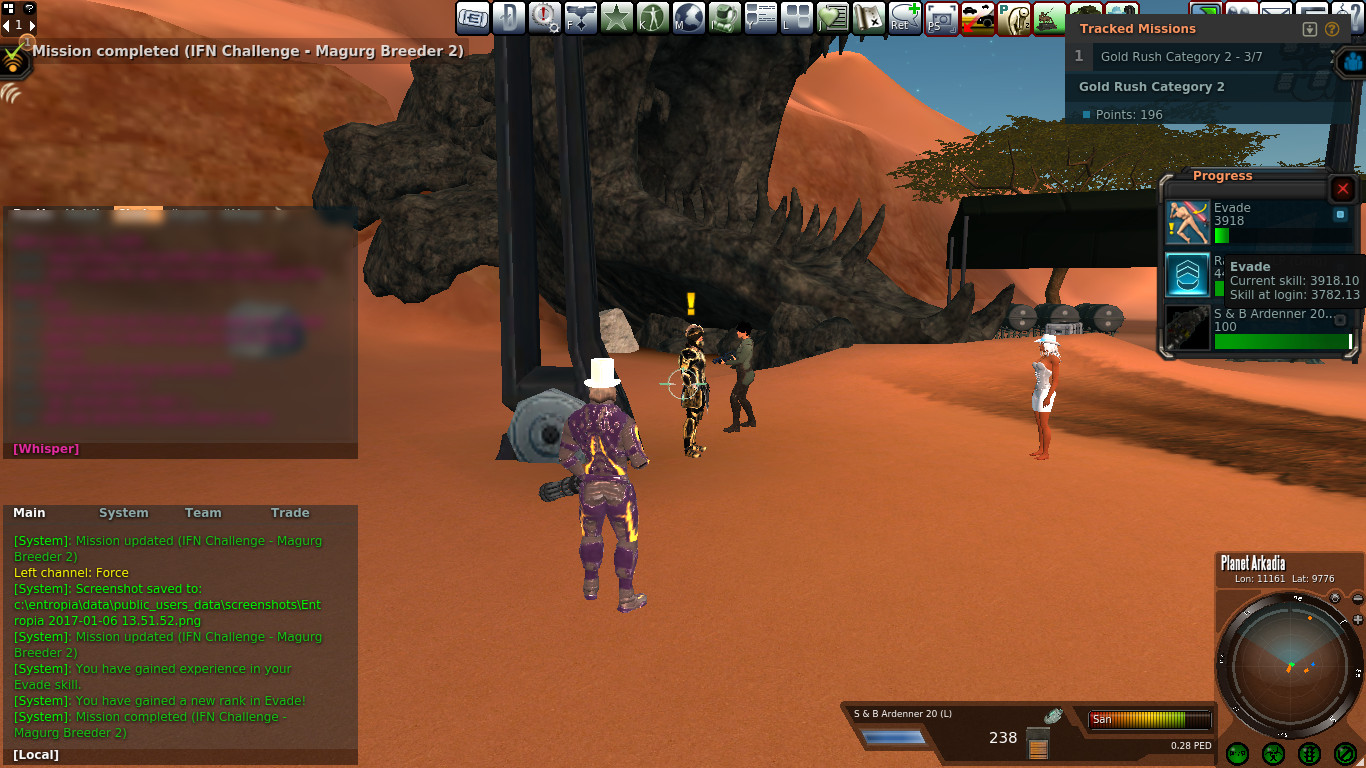Image resolution: width=1366 pixels, height=768 pixels.
Task: Select the Evade skill icon in Progress
Action: pos(1187,221)
